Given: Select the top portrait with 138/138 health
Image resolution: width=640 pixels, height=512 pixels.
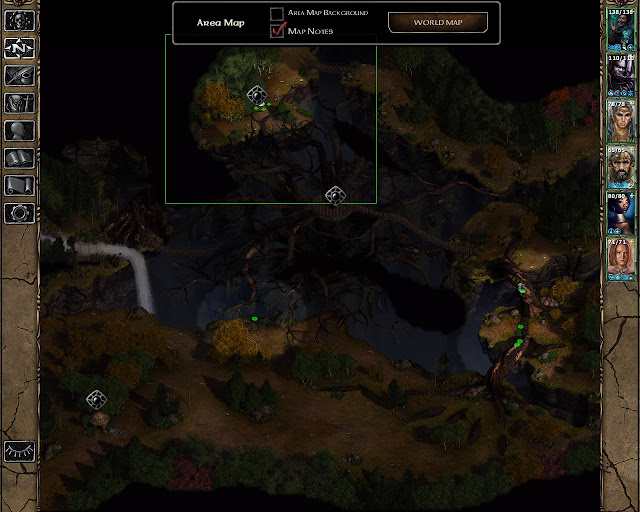Looking at the screenshot, I should coord(620,30).
